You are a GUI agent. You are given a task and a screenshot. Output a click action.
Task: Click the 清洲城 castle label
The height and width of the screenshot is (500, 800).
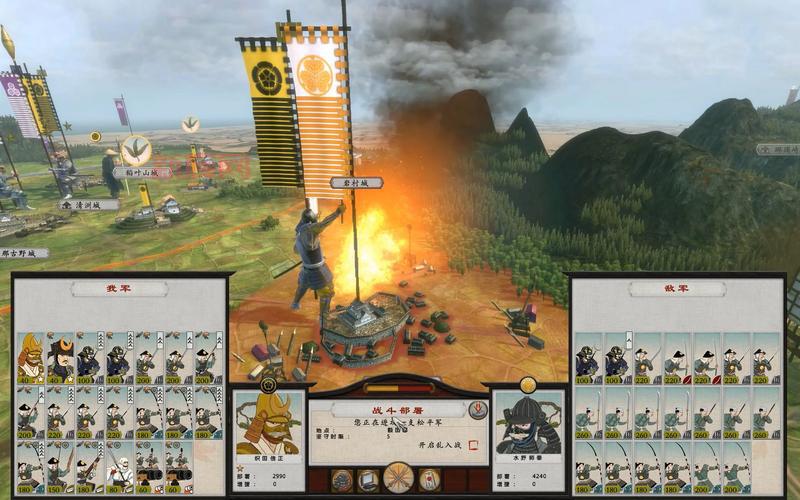click(x=88, y=204)
